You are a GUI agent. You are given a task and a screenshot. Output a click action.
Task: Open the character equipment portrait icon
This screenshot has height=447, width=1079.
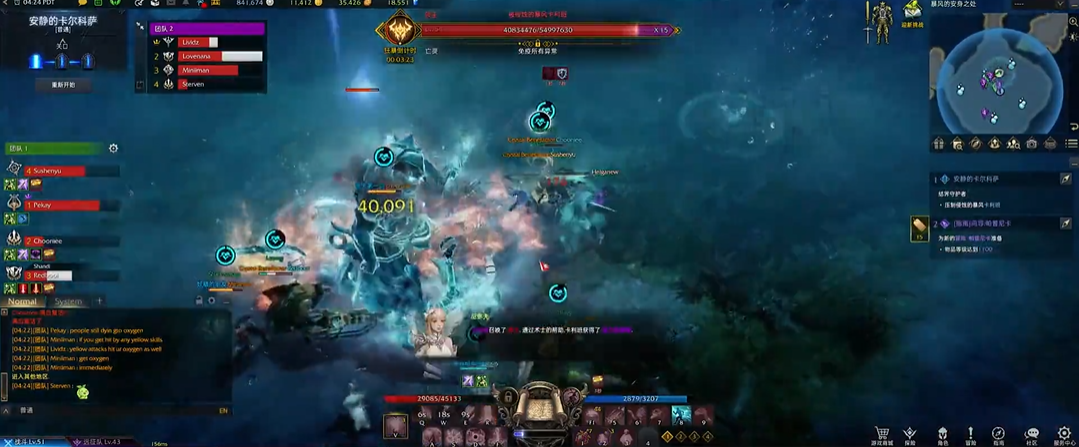[880, 22]
